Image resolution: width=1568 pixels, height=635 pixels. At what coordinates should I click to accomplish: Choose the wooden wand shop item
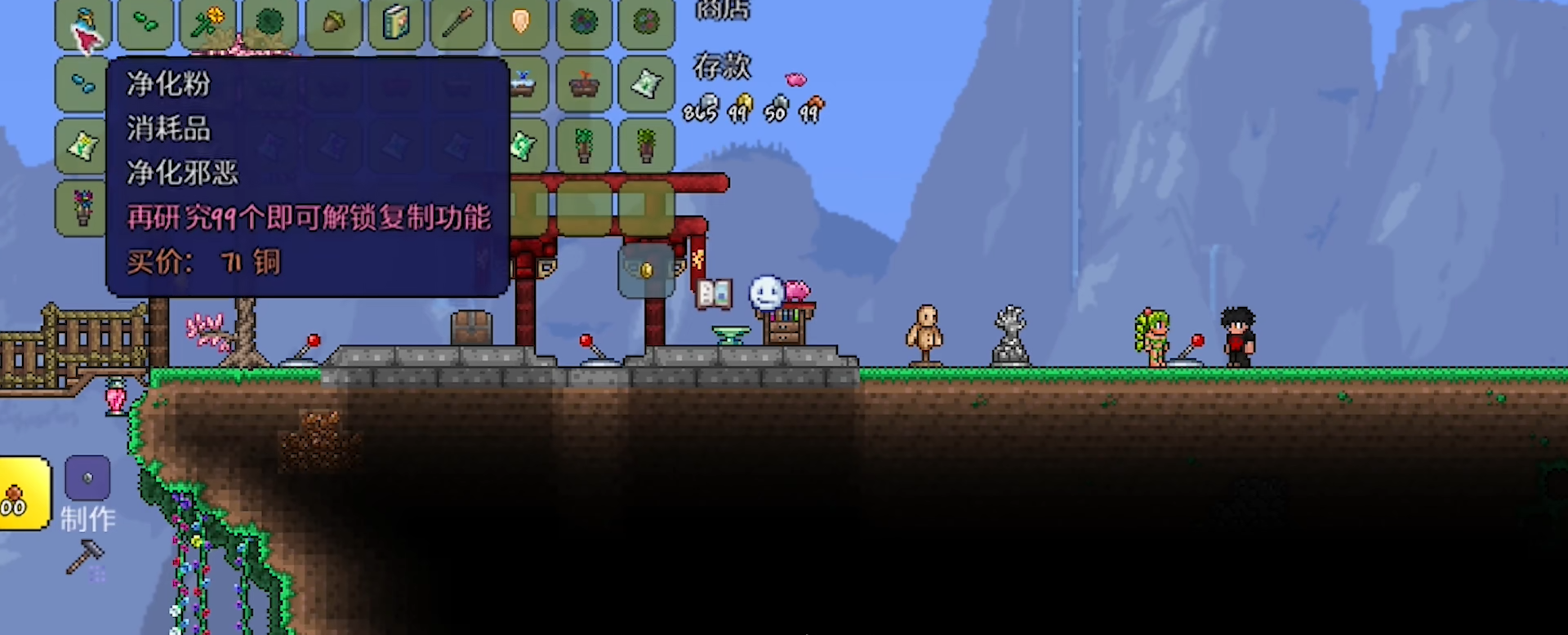click(x=458, y=22)
